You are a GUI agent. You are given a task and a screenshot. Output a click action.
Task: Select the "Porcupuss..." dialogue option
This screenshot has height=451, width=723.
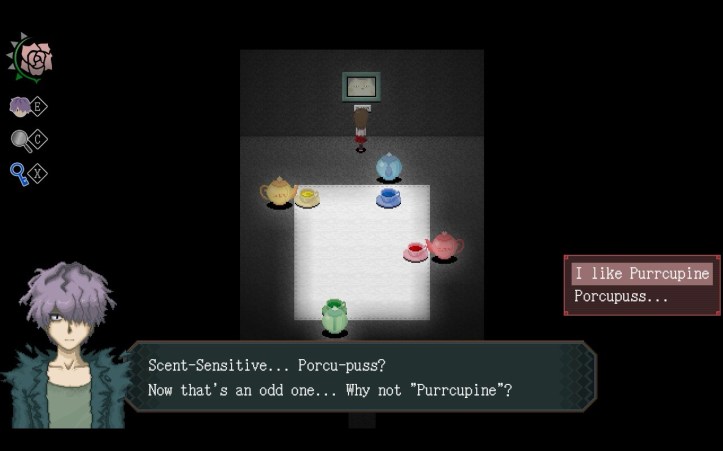pos(621,297)
